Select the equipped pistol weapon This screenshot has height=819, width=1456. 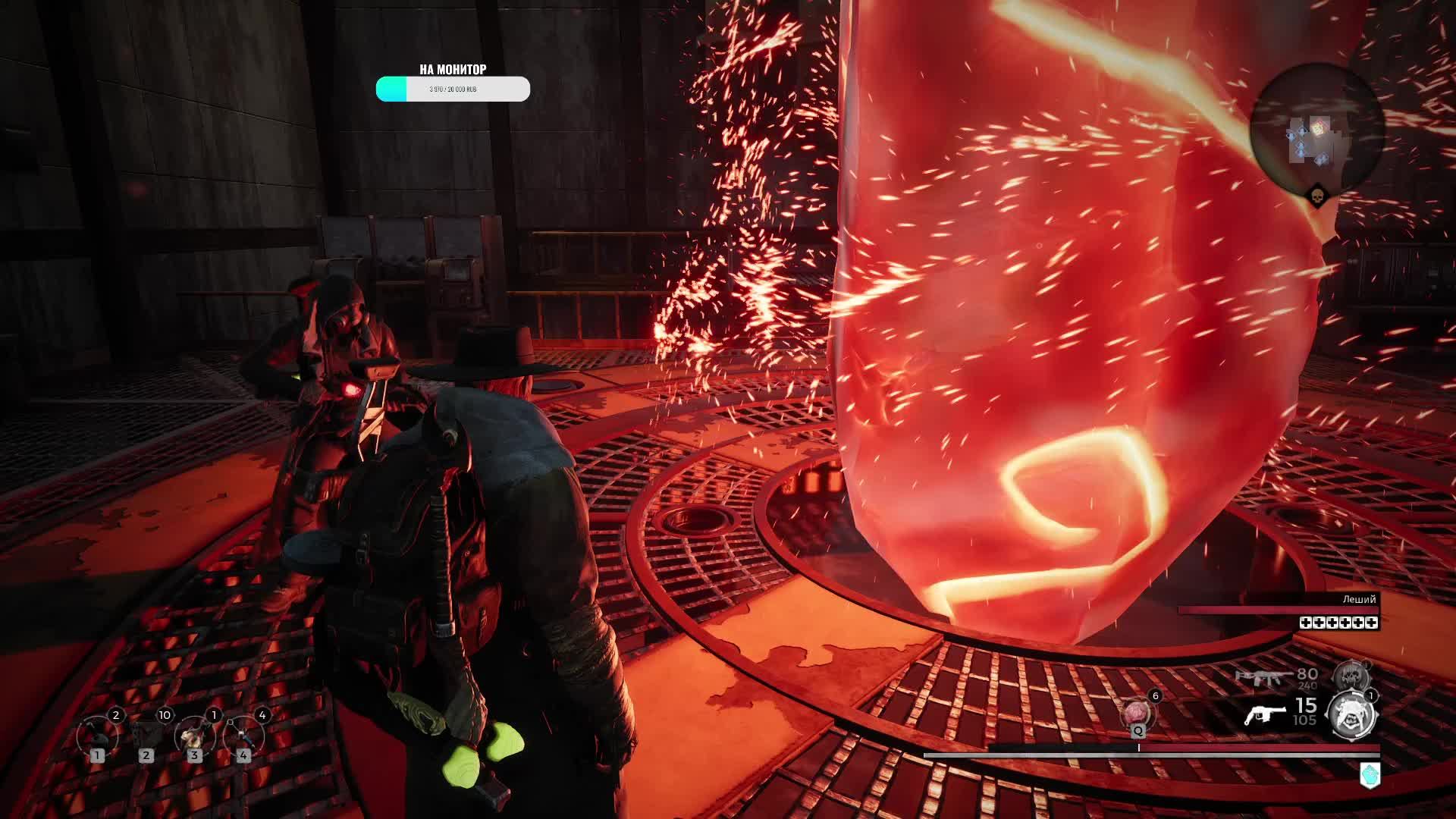[x=1265, y=714]
